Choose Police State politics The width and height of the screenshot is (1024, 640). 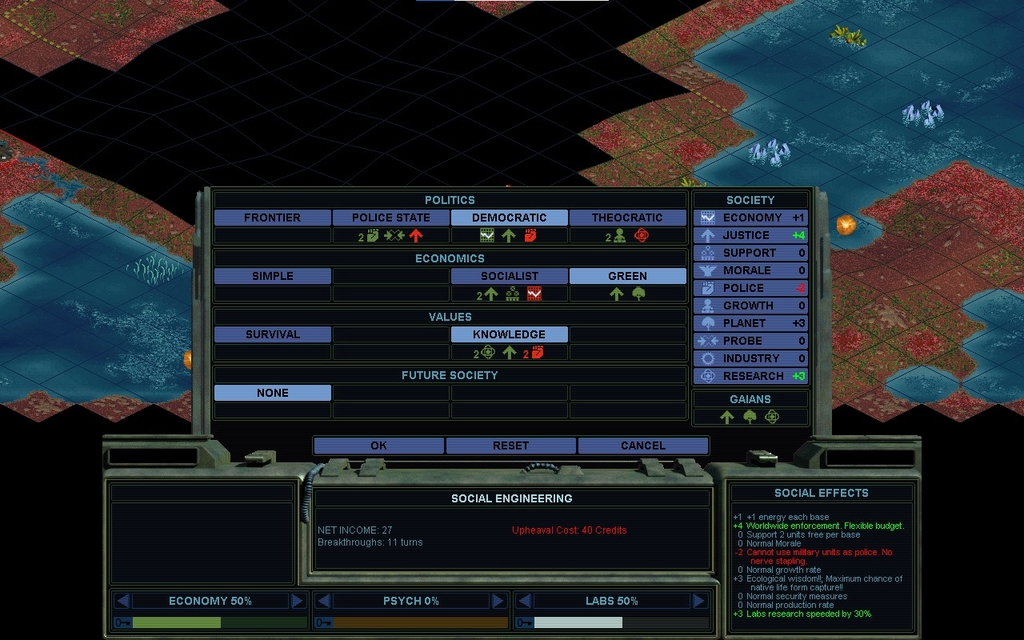(391, 218)
